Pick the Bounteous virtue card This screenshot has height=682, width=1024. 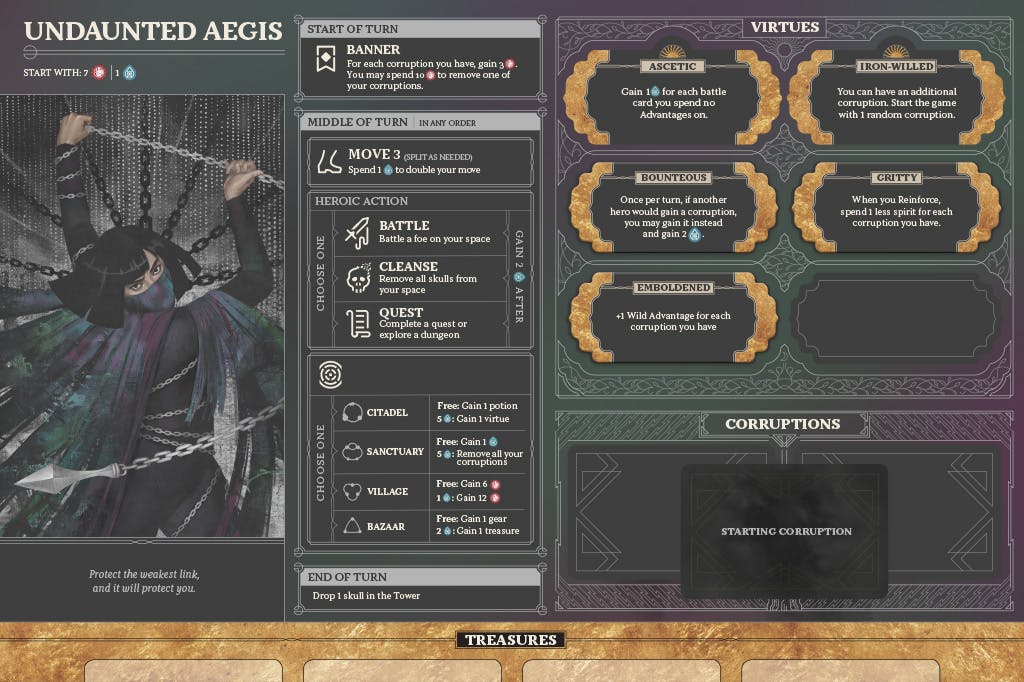[x=671, y=210]
